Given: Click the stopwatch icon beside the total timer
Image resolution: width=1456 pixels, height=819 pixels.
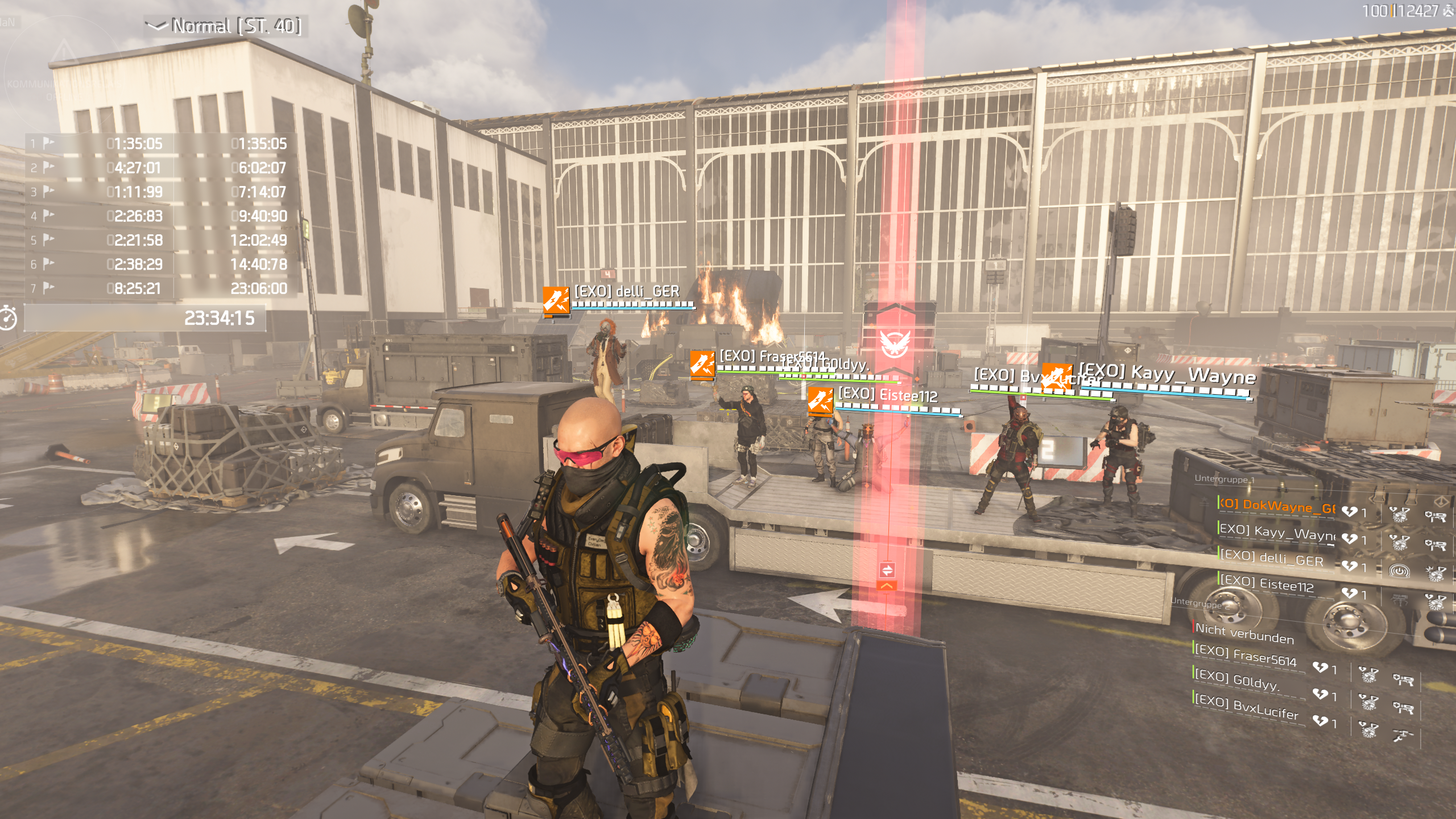Looking at the screenshot, I should click(x=8, y=318).
